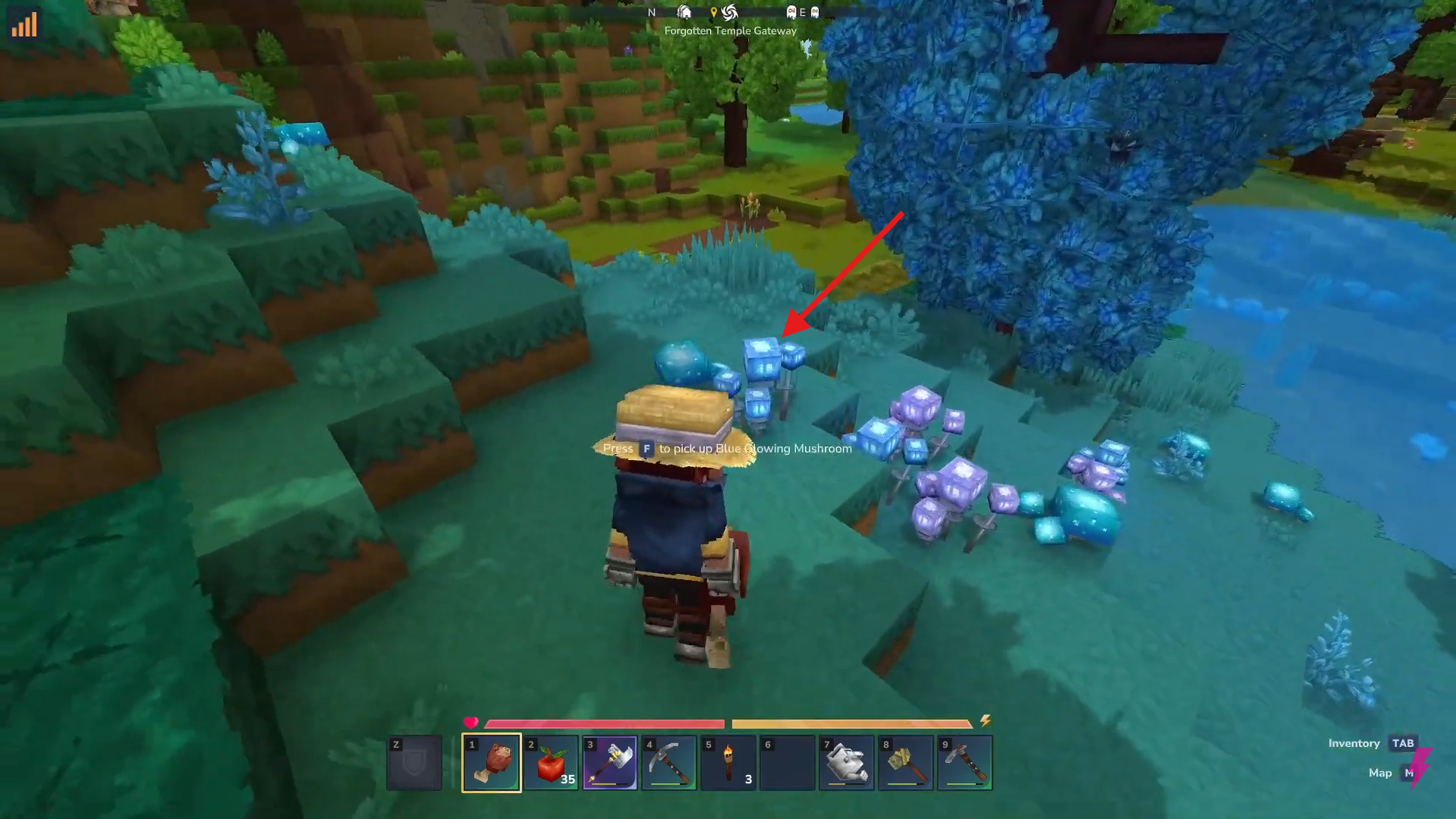
Task: Click the lightning icon beside the stamina bar
Action: click(x=986, y=722)
